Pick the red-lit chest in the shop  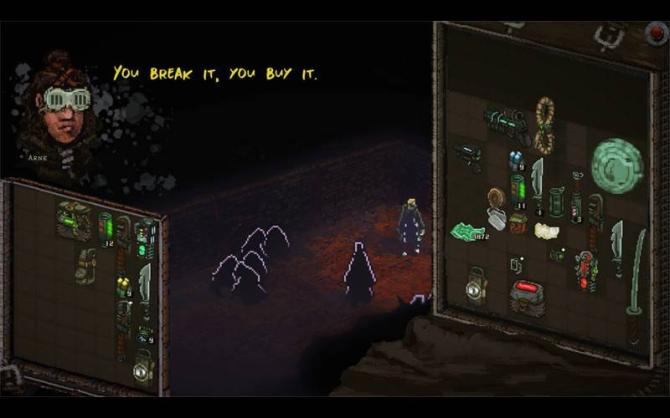[527, 296]
